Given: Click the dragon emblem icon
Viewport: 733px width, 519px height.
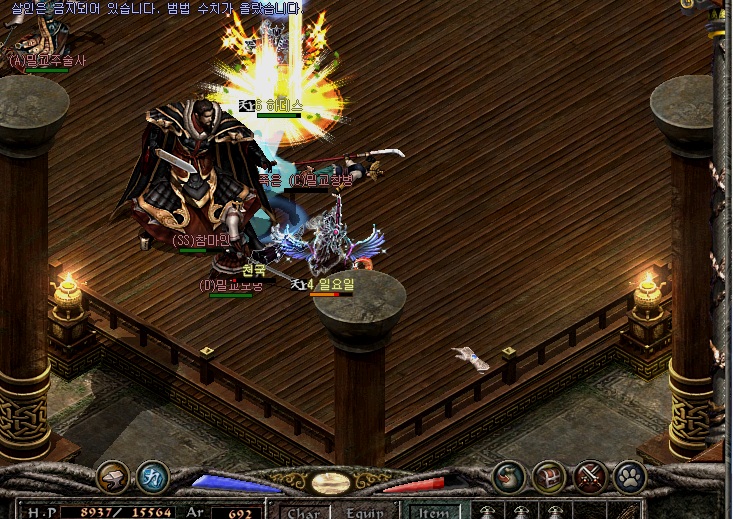Looking at the screenshot, I should (509, 476).
